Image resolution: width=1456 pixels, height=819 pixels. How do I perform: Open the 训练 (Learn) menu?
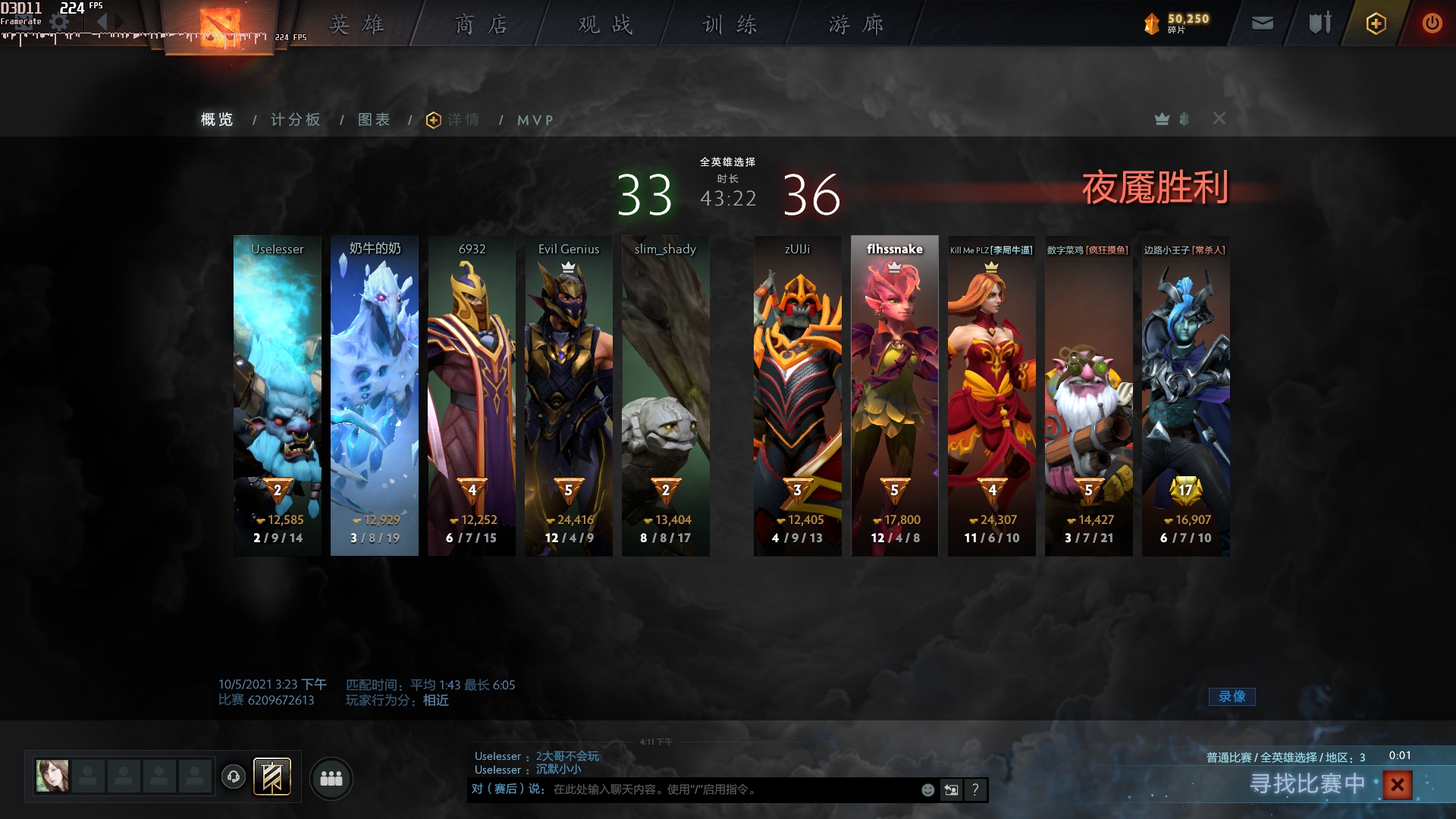tap(730, 24)
